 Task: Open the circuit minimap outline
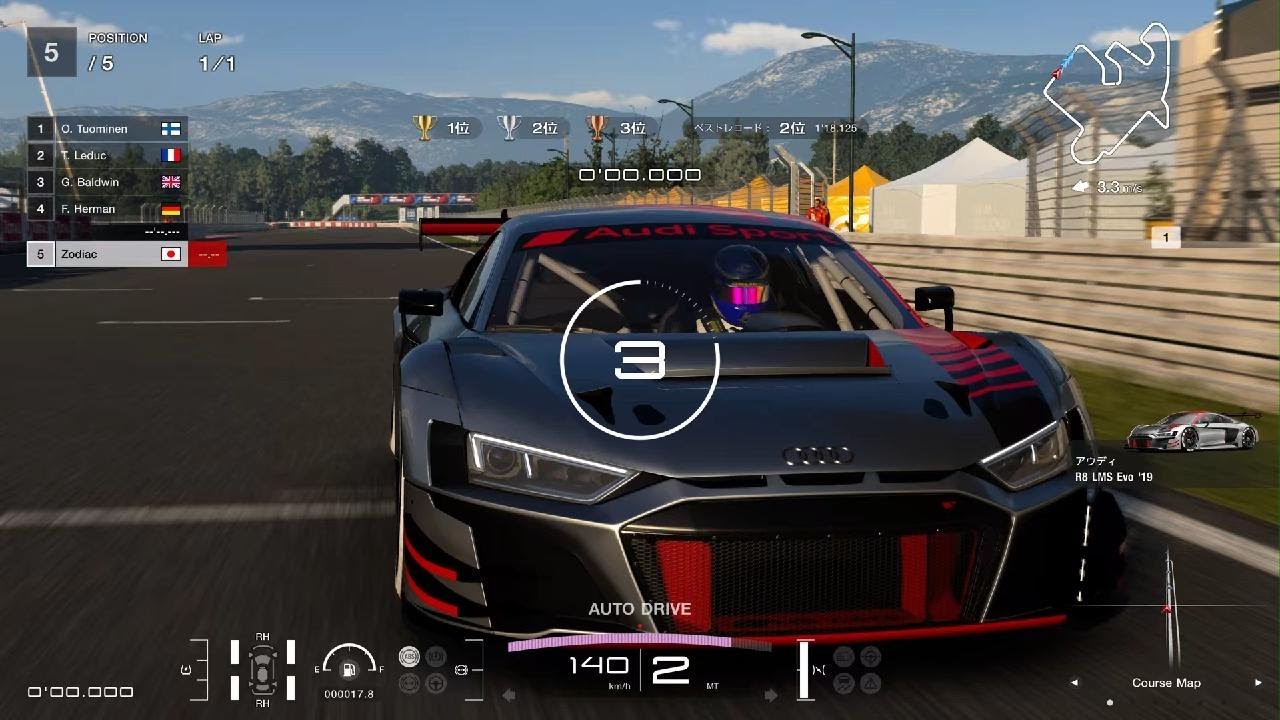pyautogui.click(x=1105, y=98)
